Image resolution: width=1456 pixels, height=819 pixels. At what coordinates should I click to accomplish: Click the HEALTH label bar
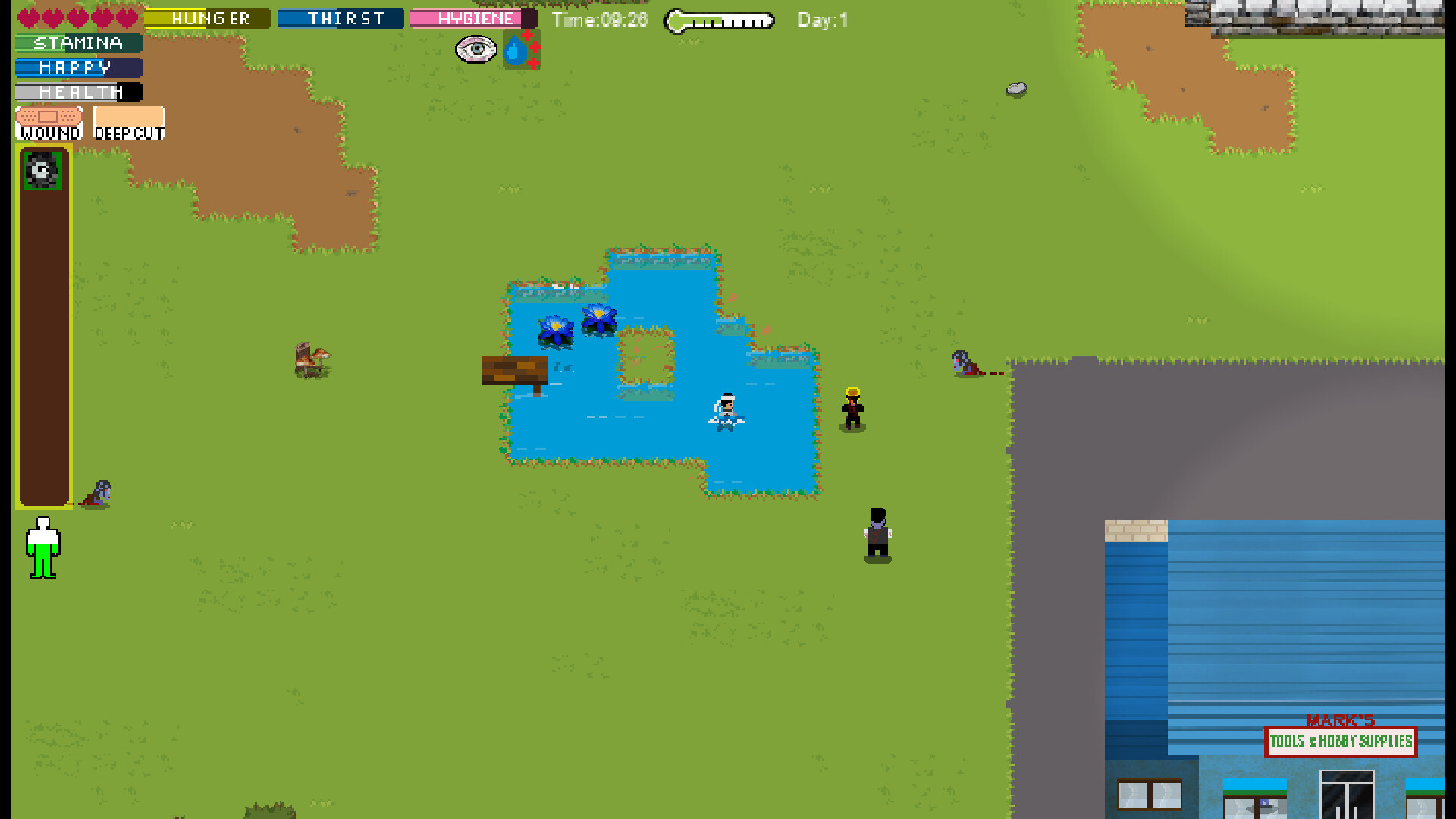pyautogui.click(x=78, y=92)
